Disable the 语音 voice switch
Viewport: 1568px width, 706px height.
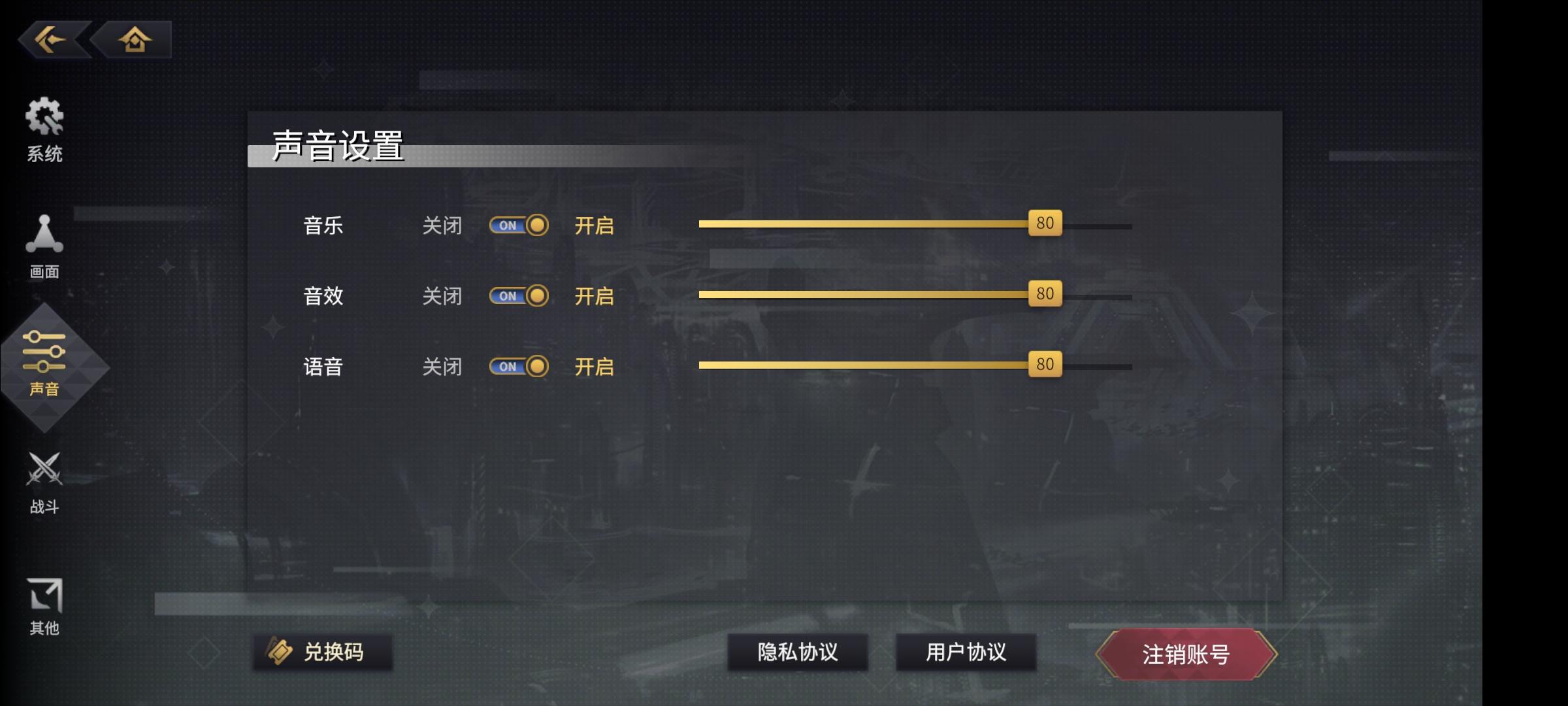click(519, 367)
